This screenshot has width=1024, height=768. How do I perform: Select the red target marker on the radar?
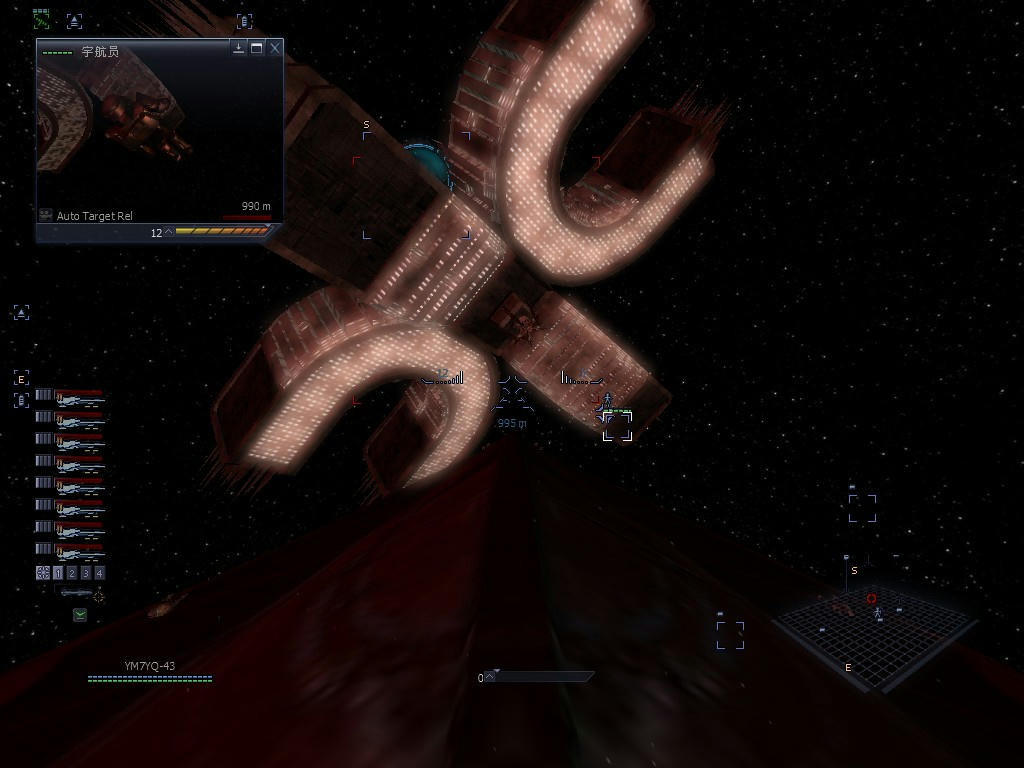[871, 598]
